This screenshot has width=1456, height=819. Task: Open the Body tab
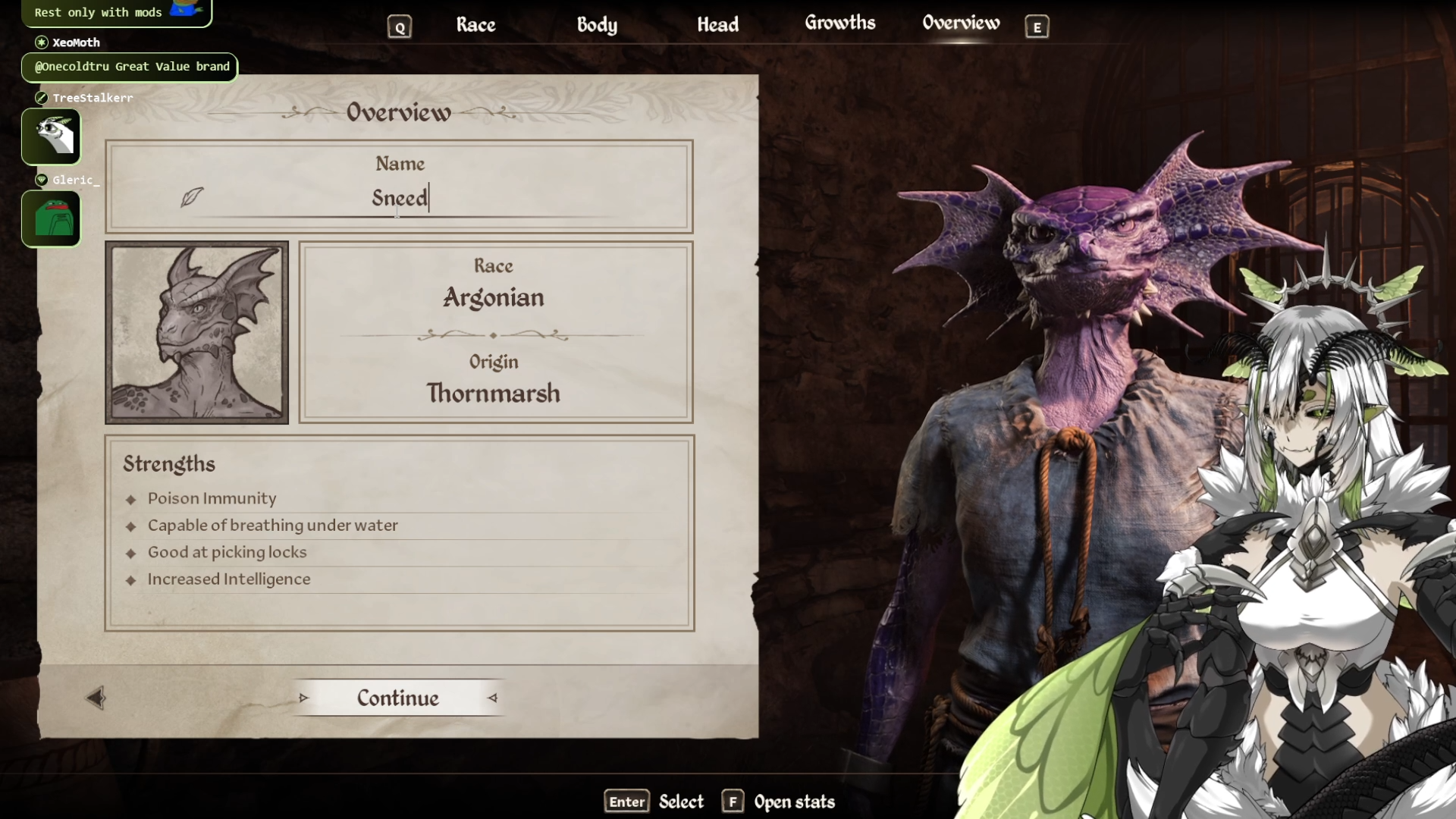tap(597, 25)
